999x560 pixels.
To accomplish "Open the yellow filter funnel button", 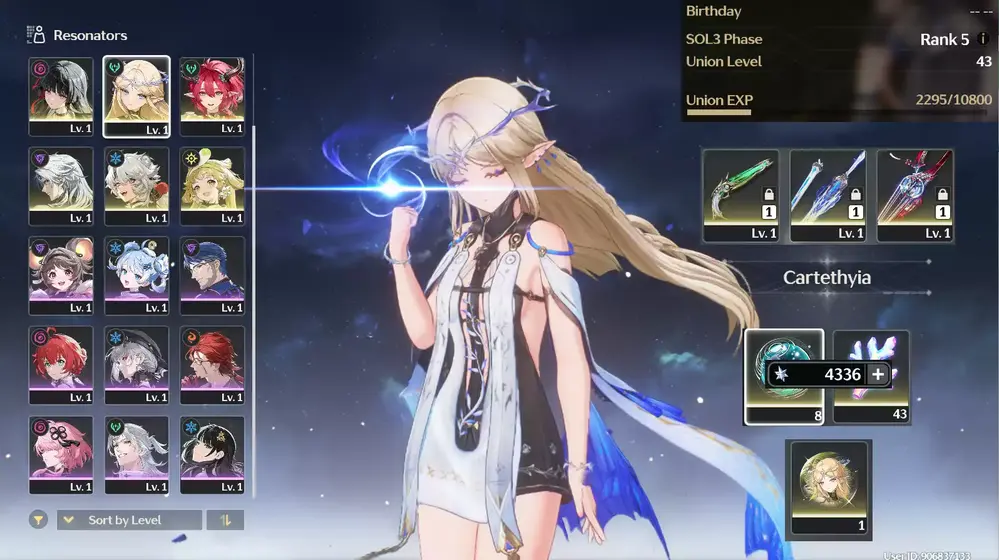I will pyautogui.click(x=38, y=520).
